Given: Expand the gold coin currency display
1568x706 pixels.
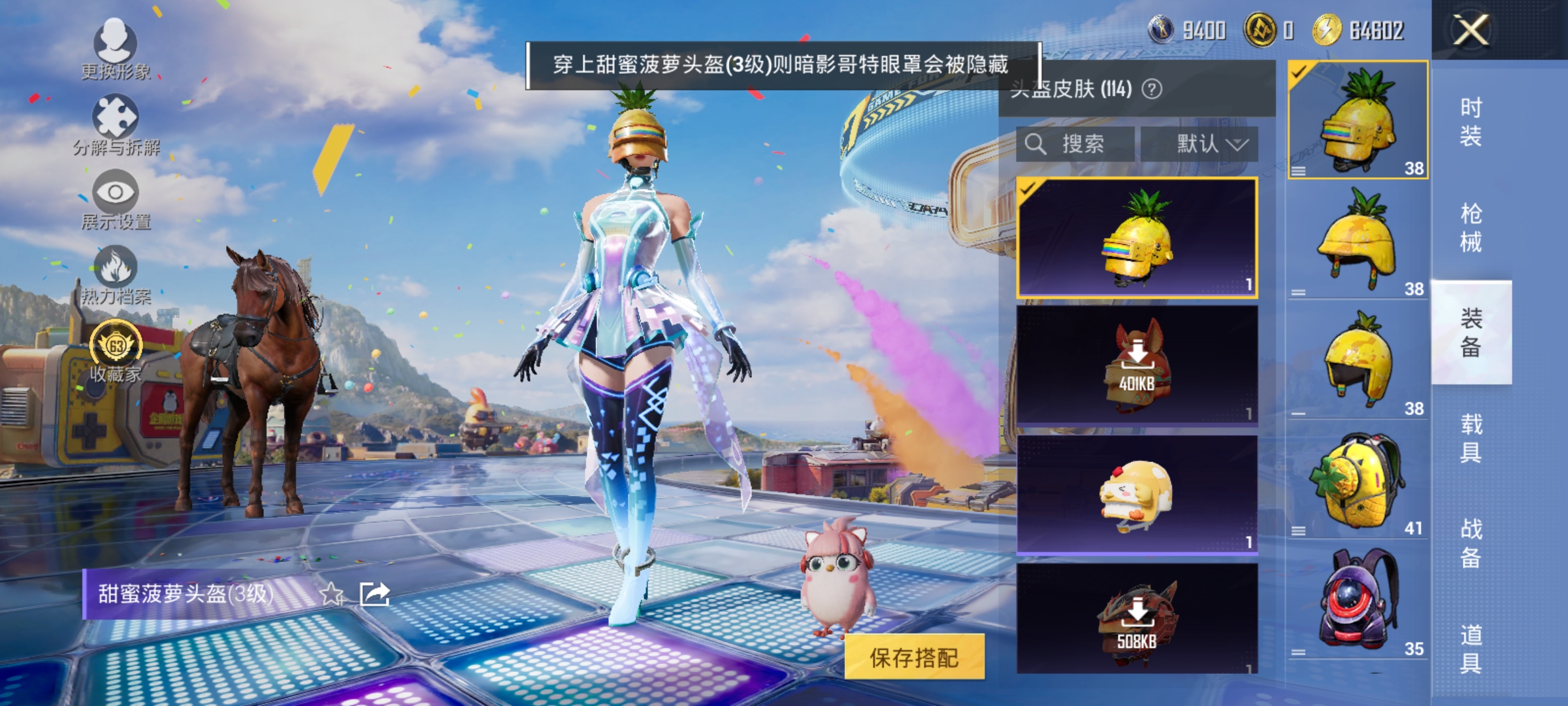Looking at the screenshot, I should (1258, 29).
